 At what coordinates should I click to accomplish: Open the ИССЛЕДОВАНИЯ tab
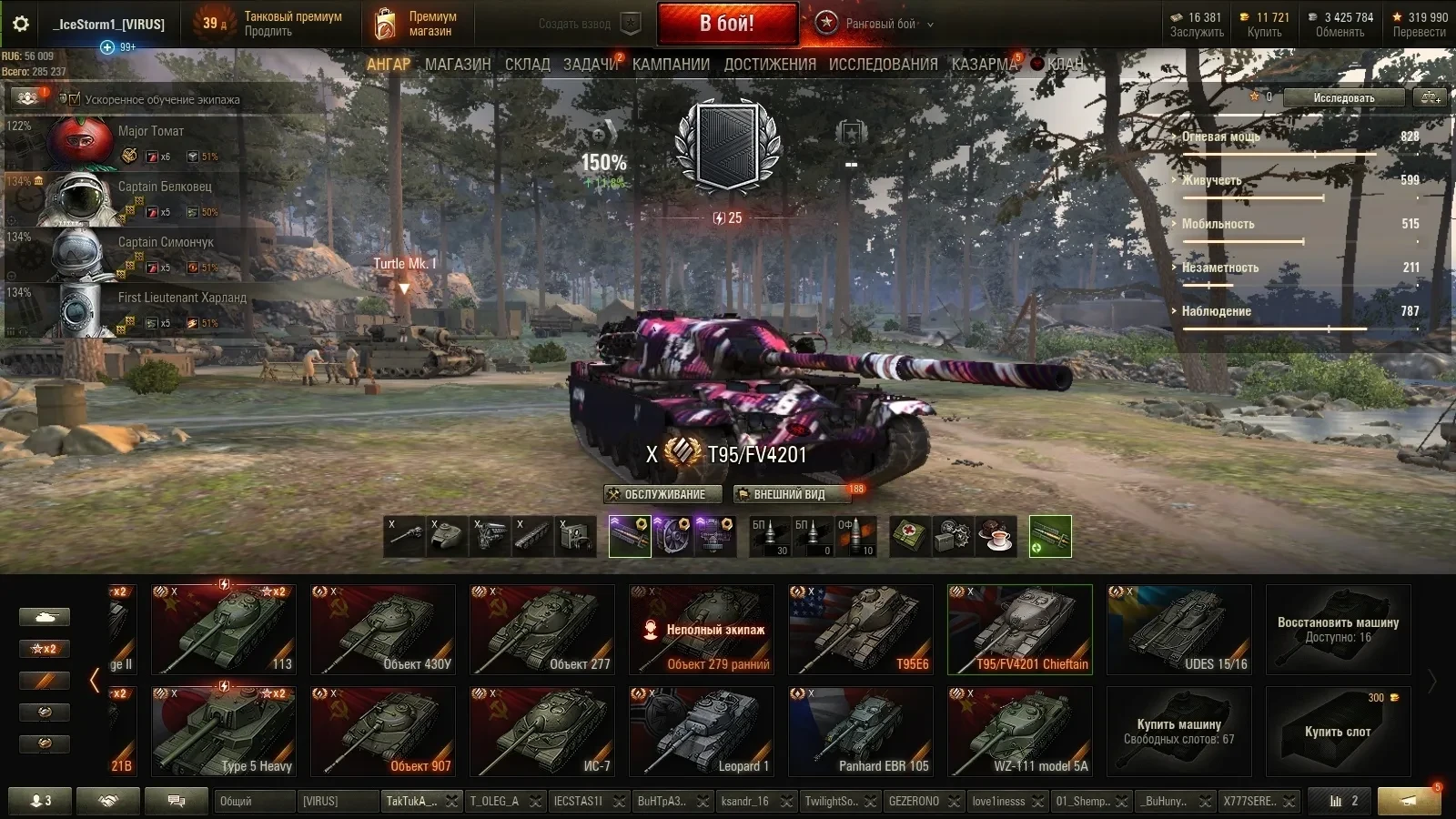click(x=883, y=65)
